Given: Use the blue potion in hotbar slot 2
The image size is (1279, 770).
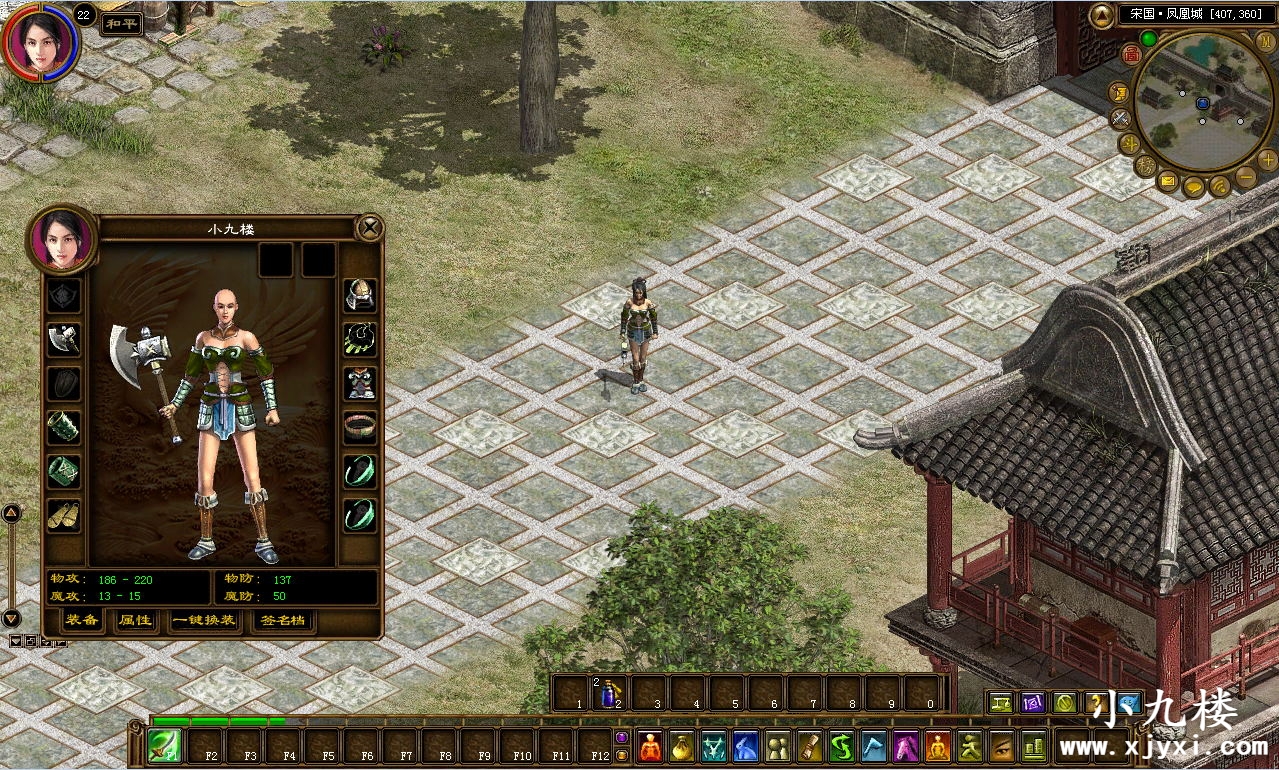Looking at the screenshot, I should 609,692.
